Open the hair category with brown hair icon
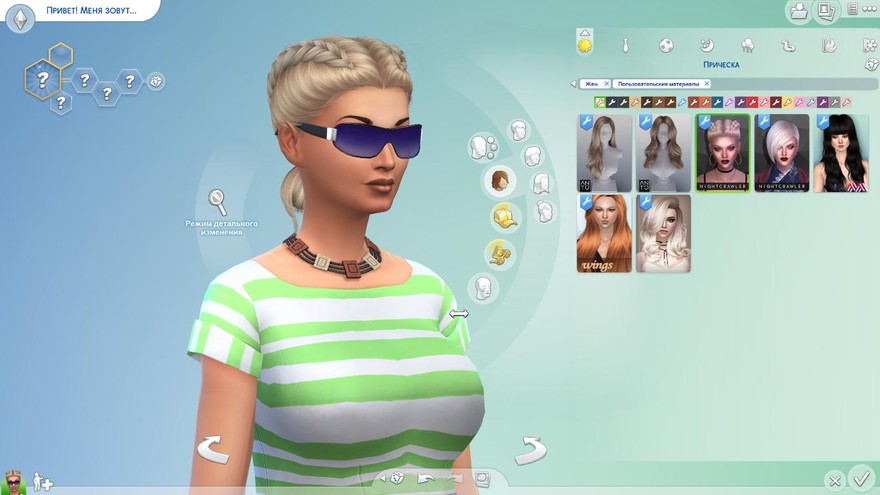The width and height of the screenshot is (880, 495). pos(500,181)
